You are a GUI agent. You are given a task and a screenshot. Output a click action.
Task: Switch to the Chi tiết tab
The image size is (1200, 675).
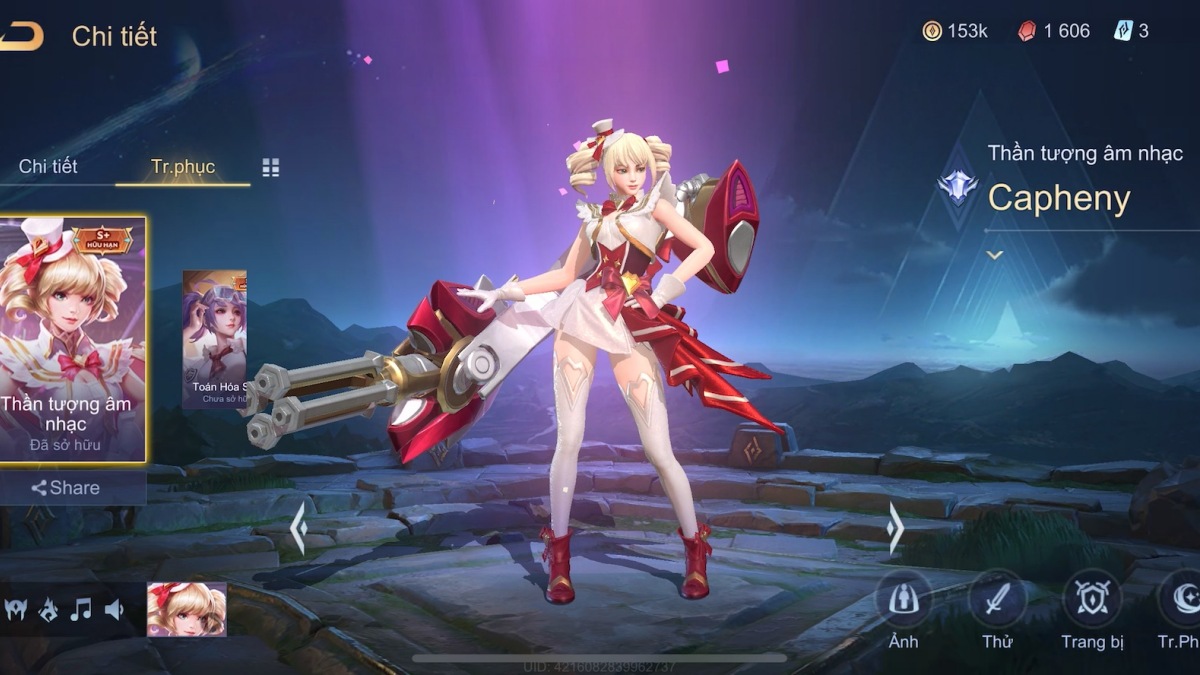(48, 166)
